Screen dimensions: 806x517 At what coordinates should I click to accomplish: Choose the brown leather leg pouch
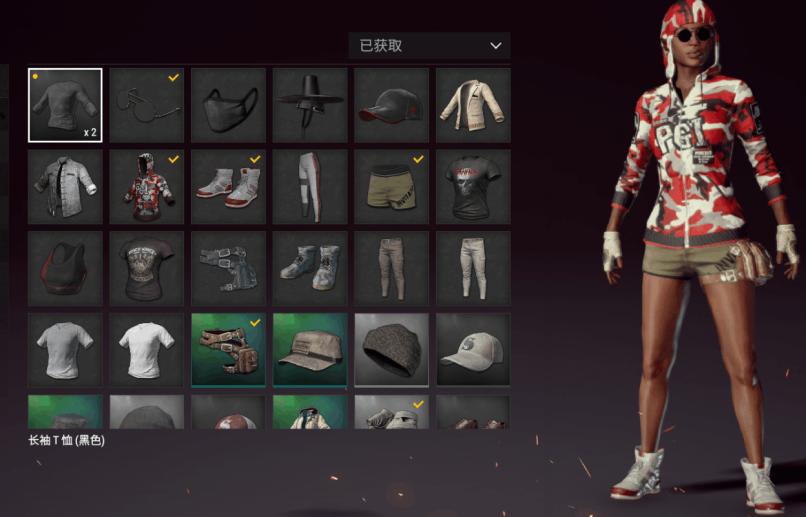229,350
